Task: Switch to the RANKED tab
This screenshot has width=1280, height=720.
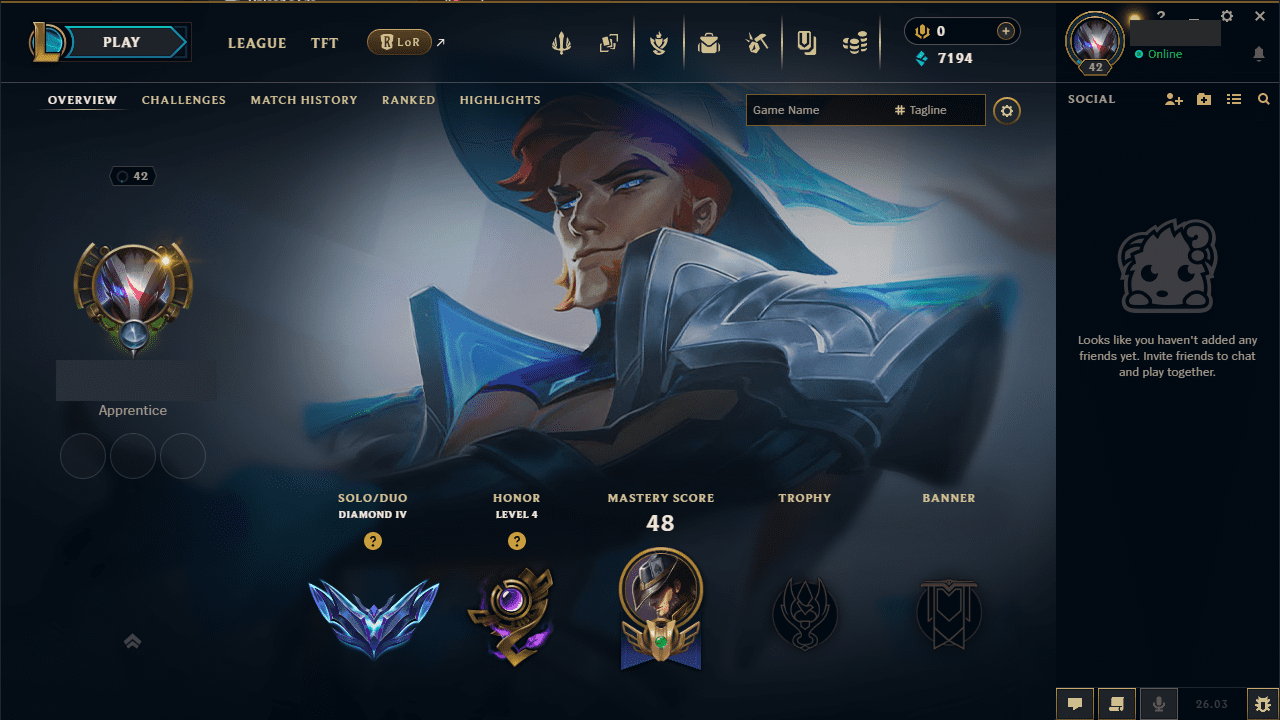Action: click(x=408, y=100)
